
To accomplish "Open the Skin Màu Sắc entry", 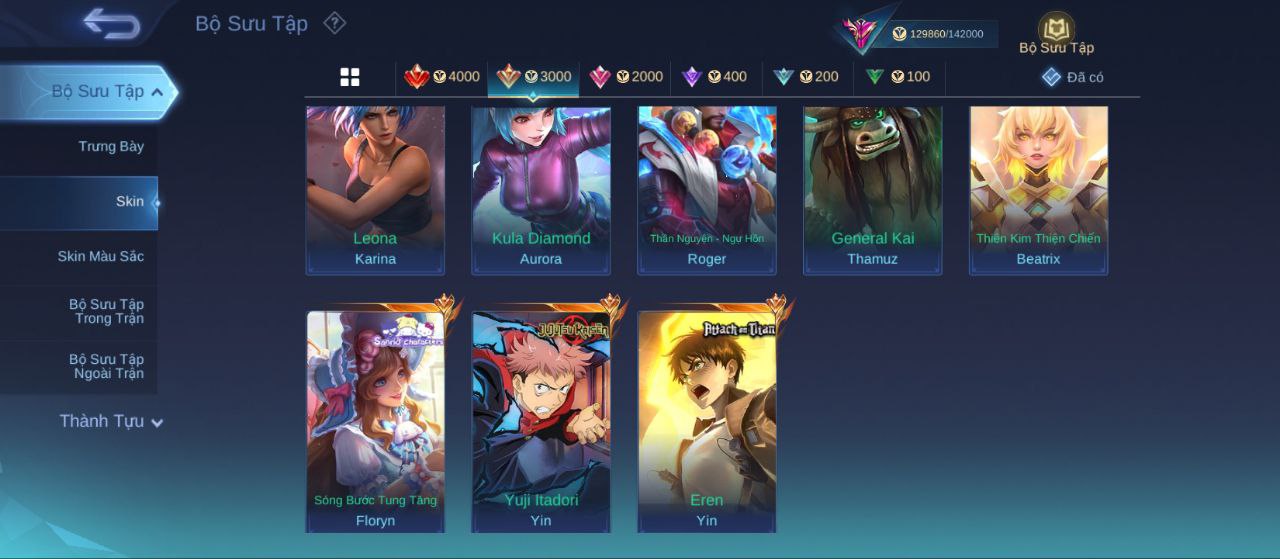I will click(100, 257).
